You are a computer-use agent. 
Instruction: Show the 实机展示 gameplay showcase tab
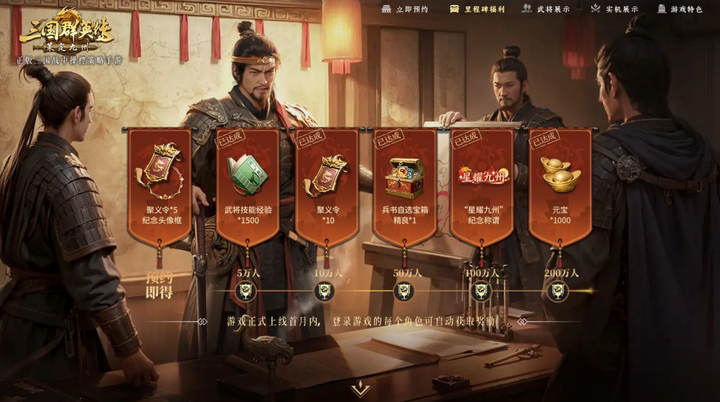click(x=615, y=9)
